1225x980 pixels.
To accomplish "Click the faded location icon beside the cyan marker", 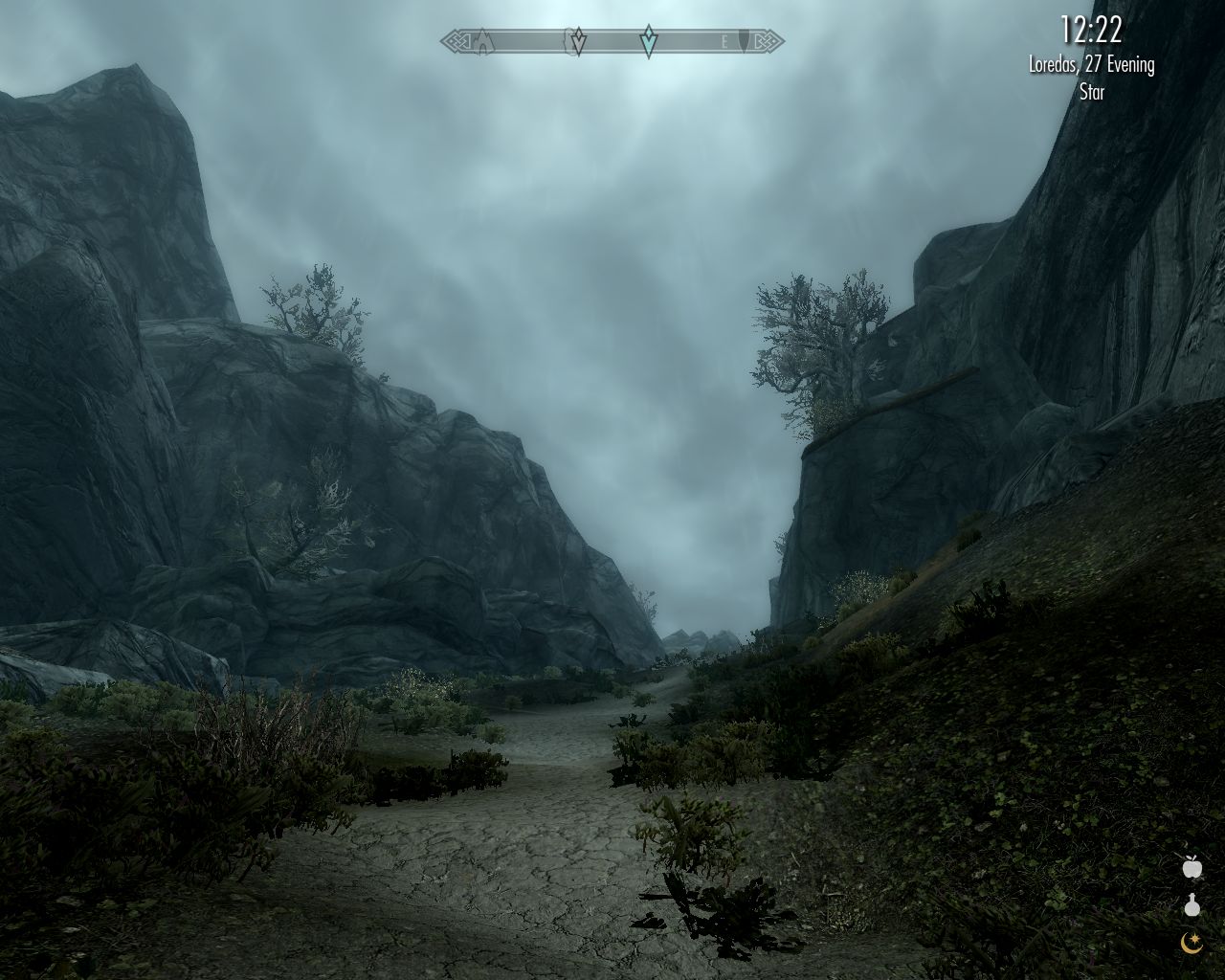I will pos(568,40).
